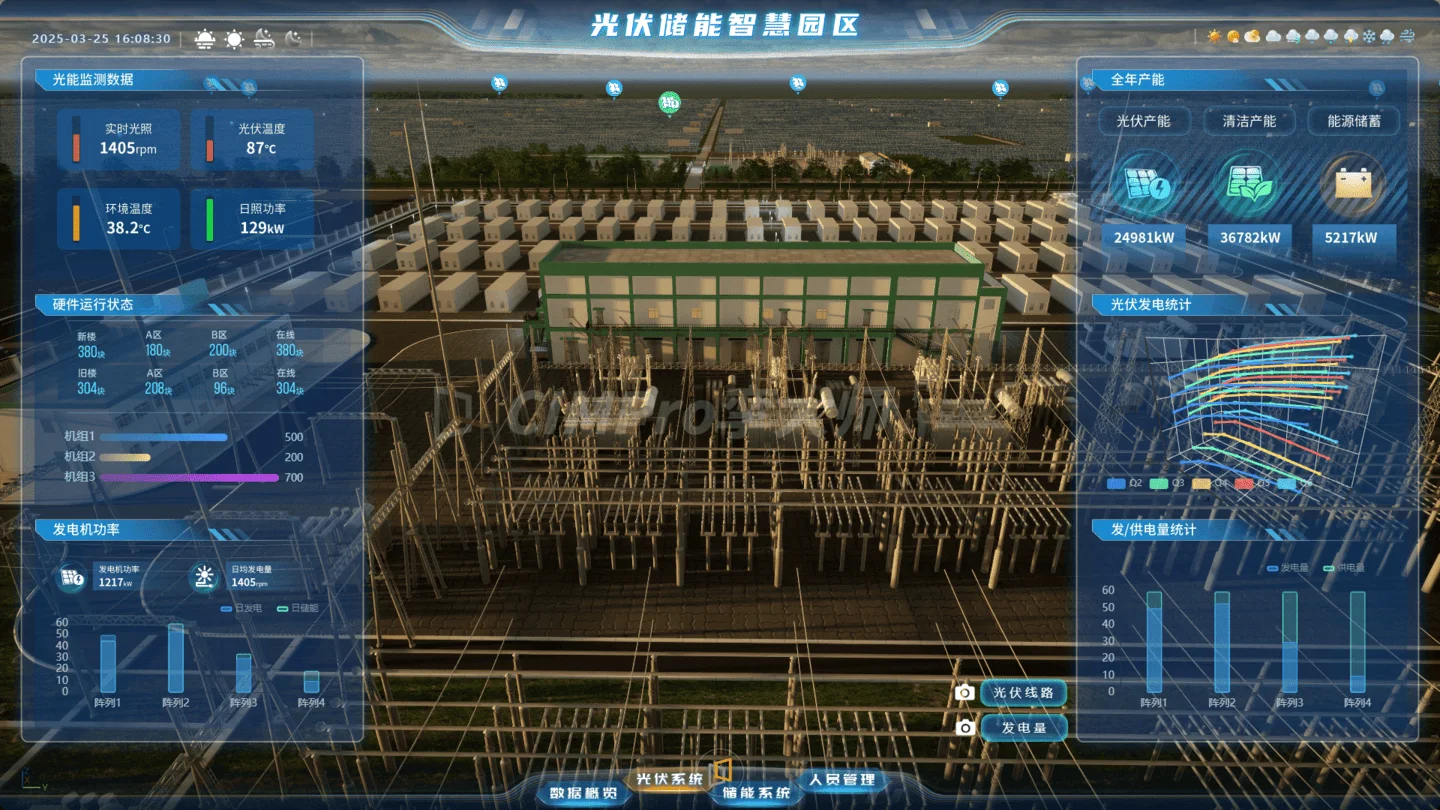The image size is (1440, 810).
Task: Go to the 人员管理 tab
Action: point(842,779)
